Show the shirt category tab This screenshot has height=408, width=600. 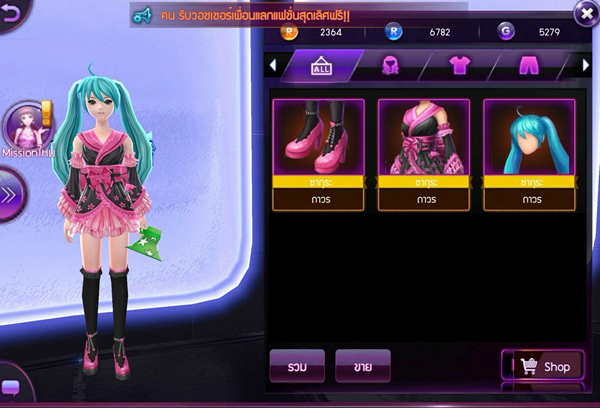459,66
